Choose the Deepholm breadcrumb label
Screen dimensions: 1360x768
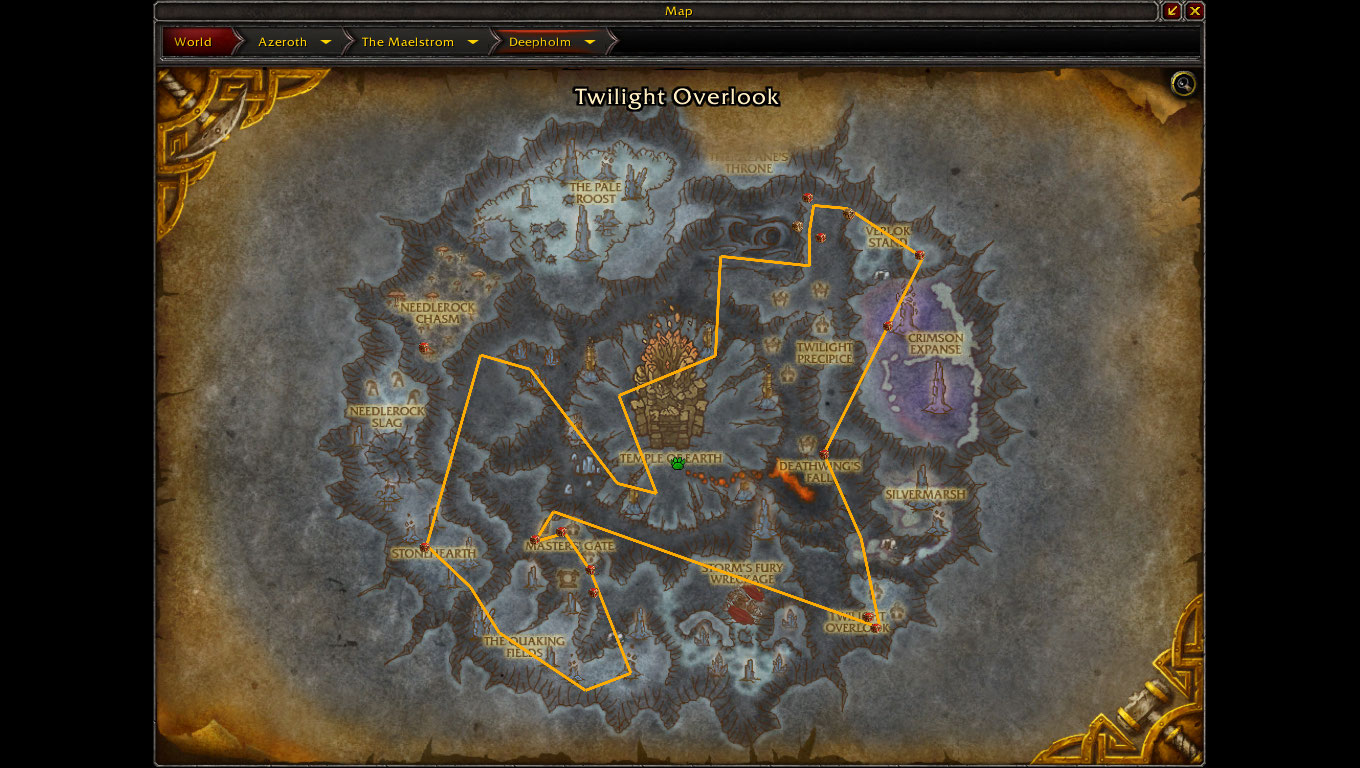540,42
